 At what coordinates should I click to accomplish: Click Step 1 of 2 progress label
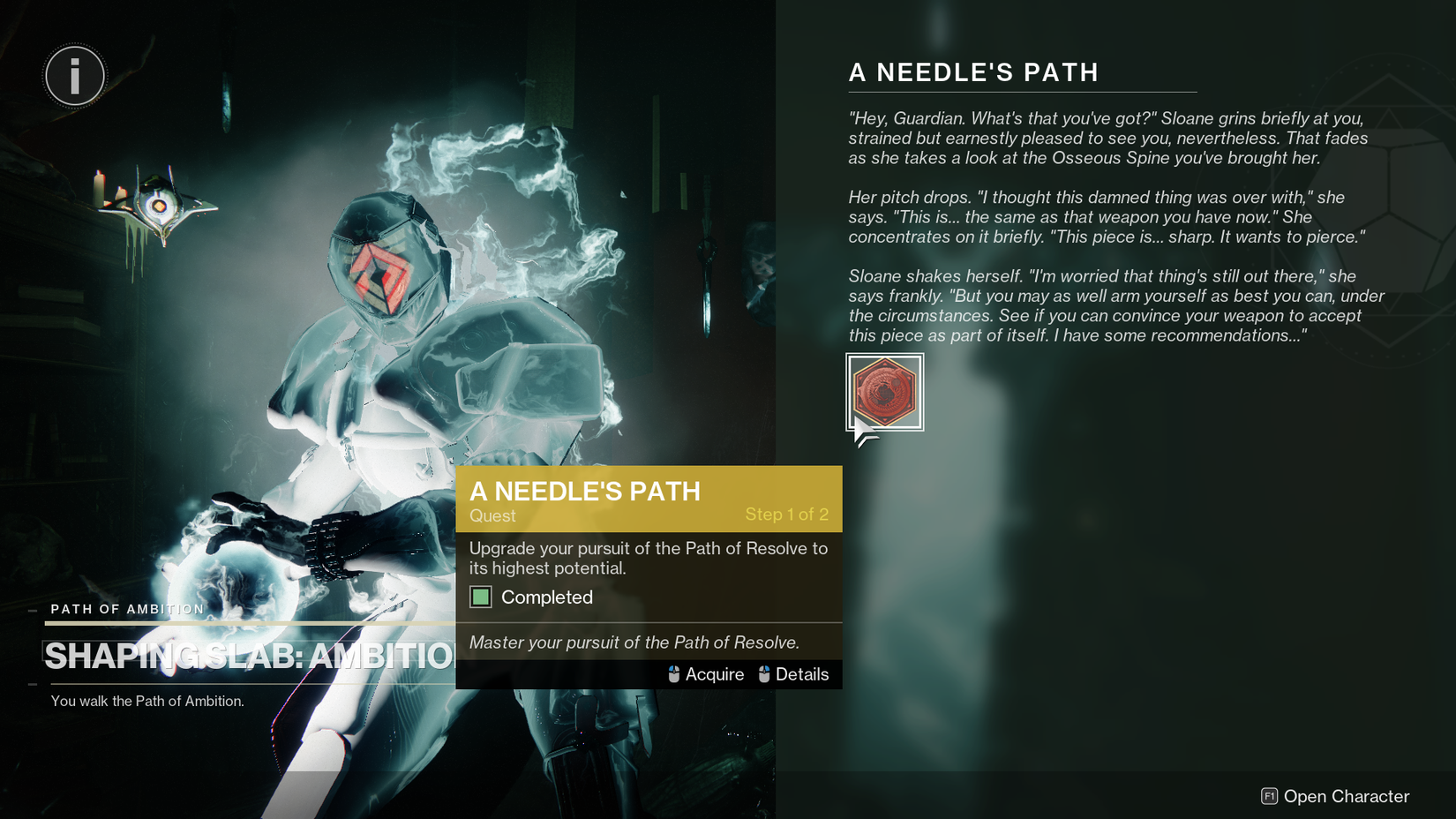(788, 514)
